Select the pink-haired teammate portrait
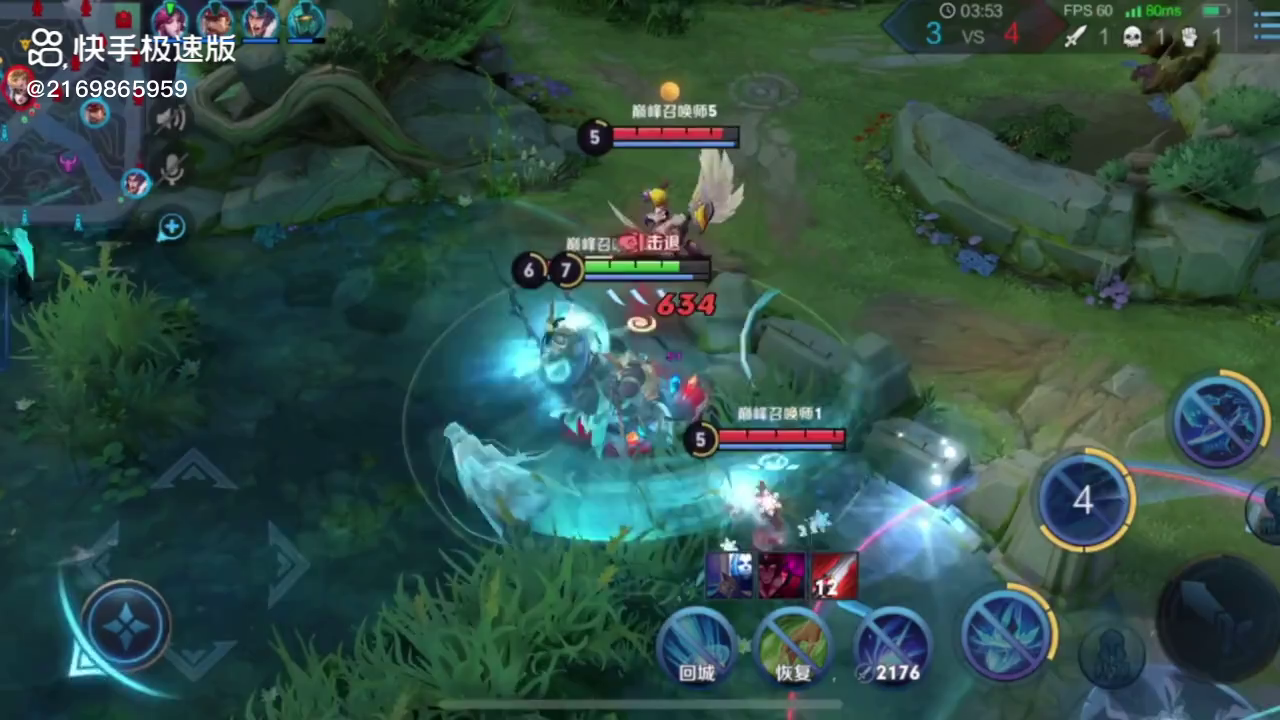Image resolution: width=1280 pixels, height=720 pixels. coord(170,20)
